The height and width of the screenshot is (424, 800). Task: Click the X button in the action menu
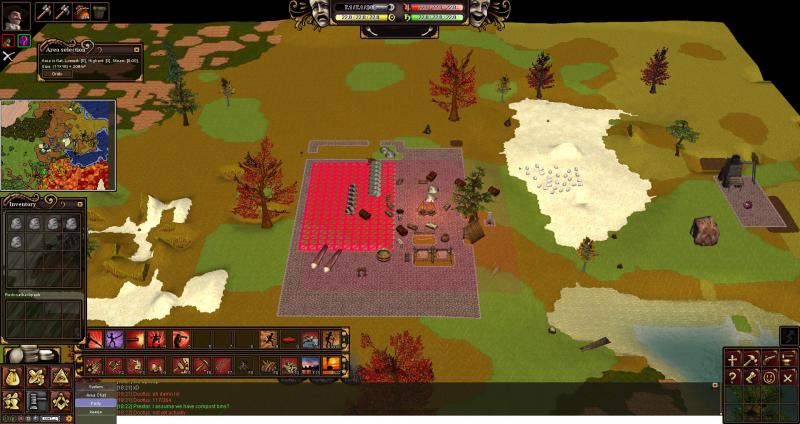click(x=788, y=377)
